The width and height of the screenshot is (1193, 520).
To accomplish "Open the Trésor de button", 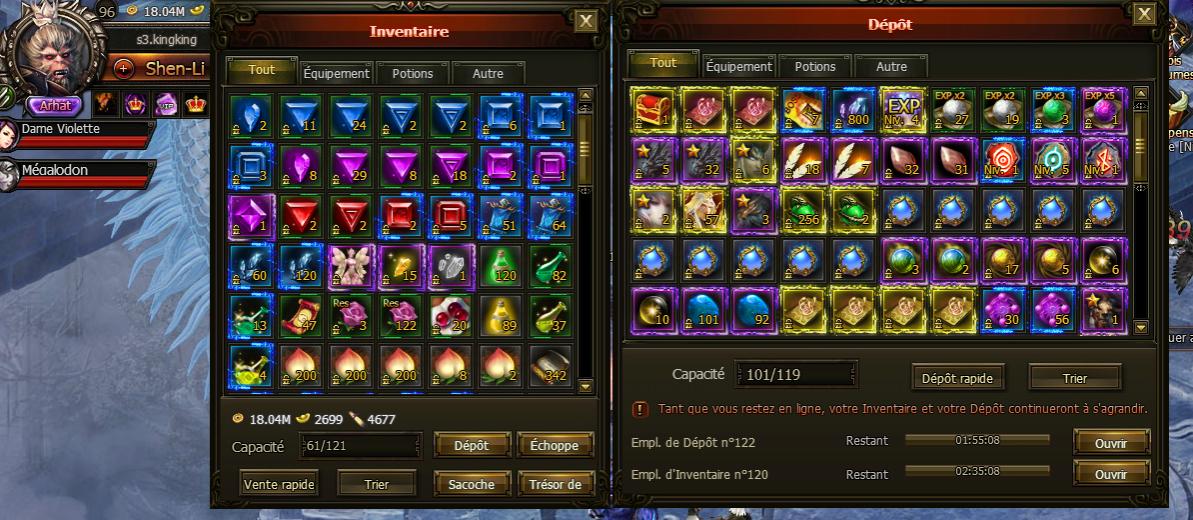I will pos(555,484).
